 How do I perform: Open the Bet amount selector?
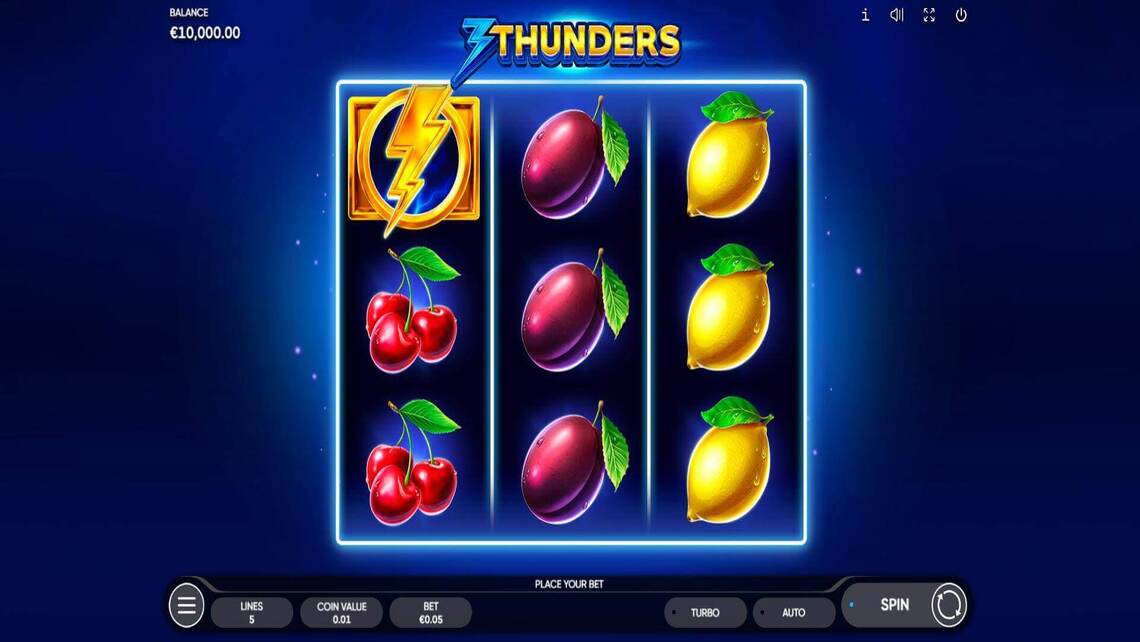430,612
